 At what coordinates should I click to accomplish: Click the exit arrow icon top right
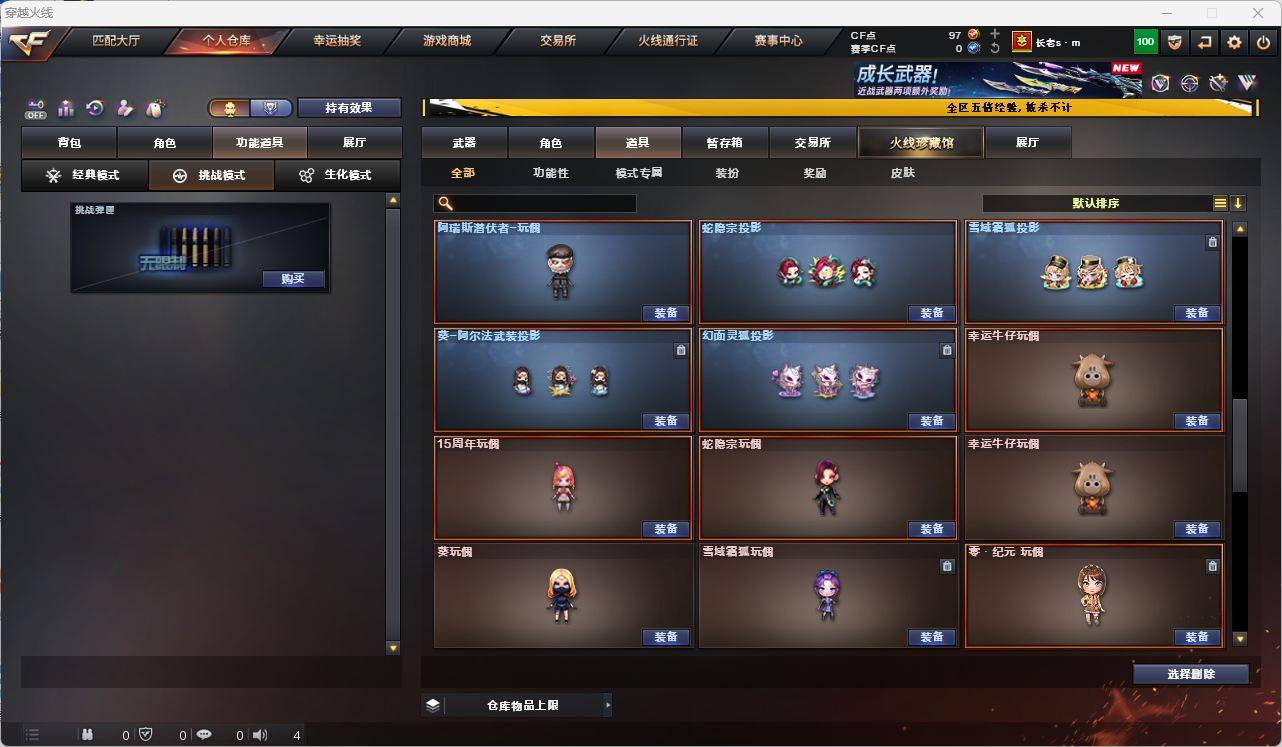coord(1203,42)
